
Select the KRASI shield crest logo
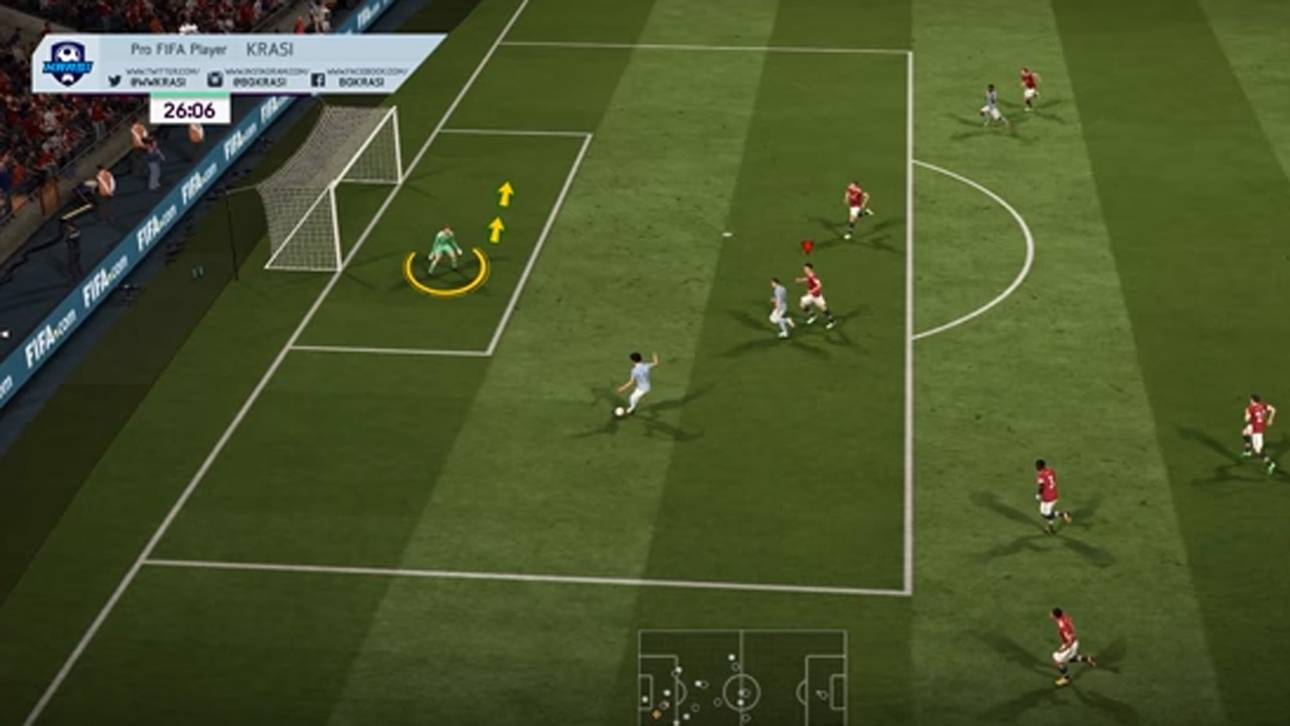pos(67,63)
